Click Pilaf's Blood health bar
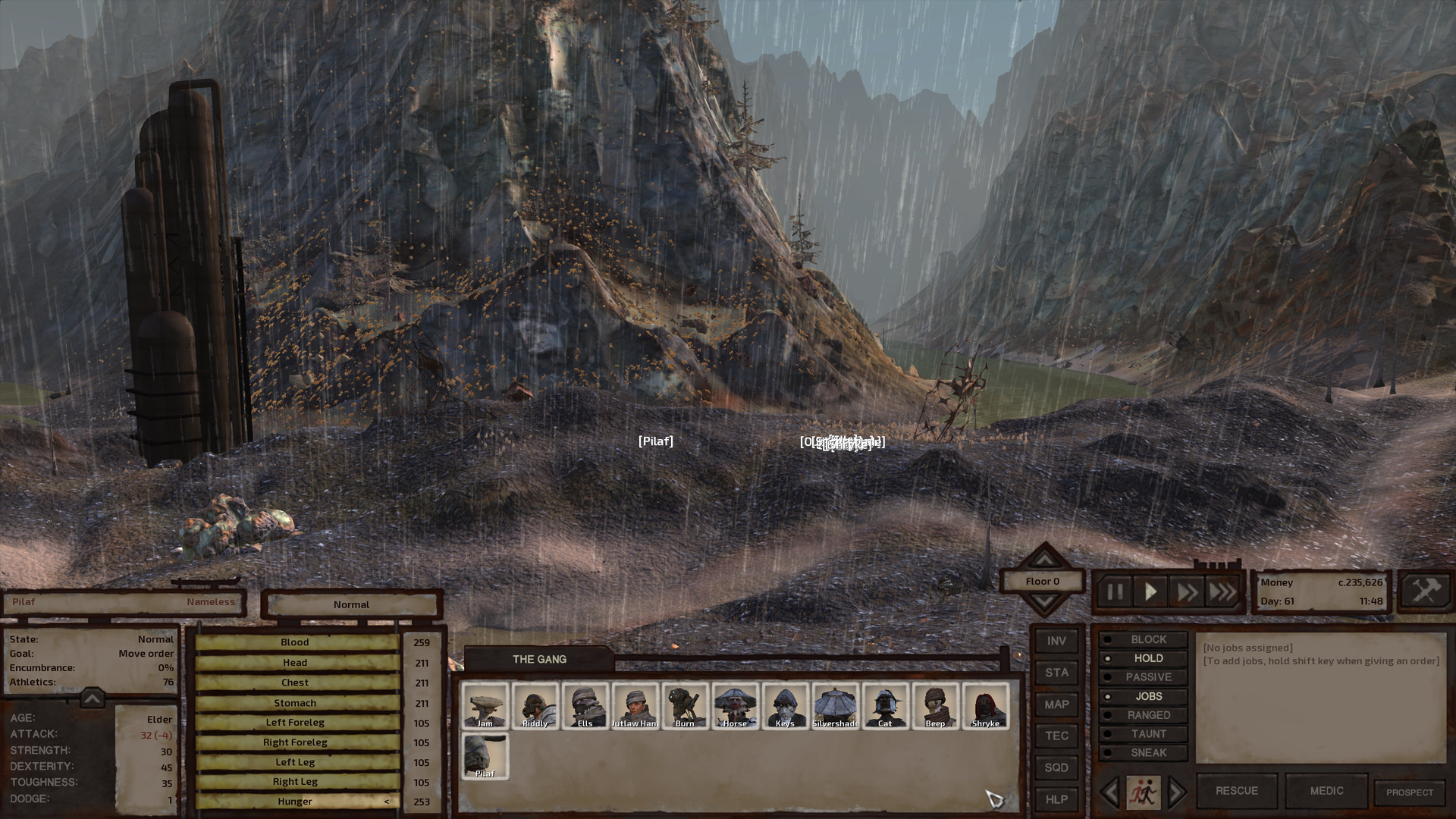Viewport: 1456px width, 819px height. click(295, 642)
